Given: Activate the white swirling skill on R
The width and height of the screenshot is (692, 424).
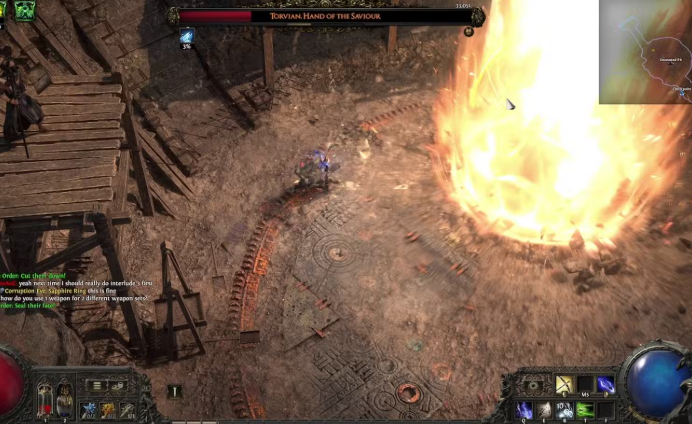Looking at the screenshot, I should click(x=565, y=409).
